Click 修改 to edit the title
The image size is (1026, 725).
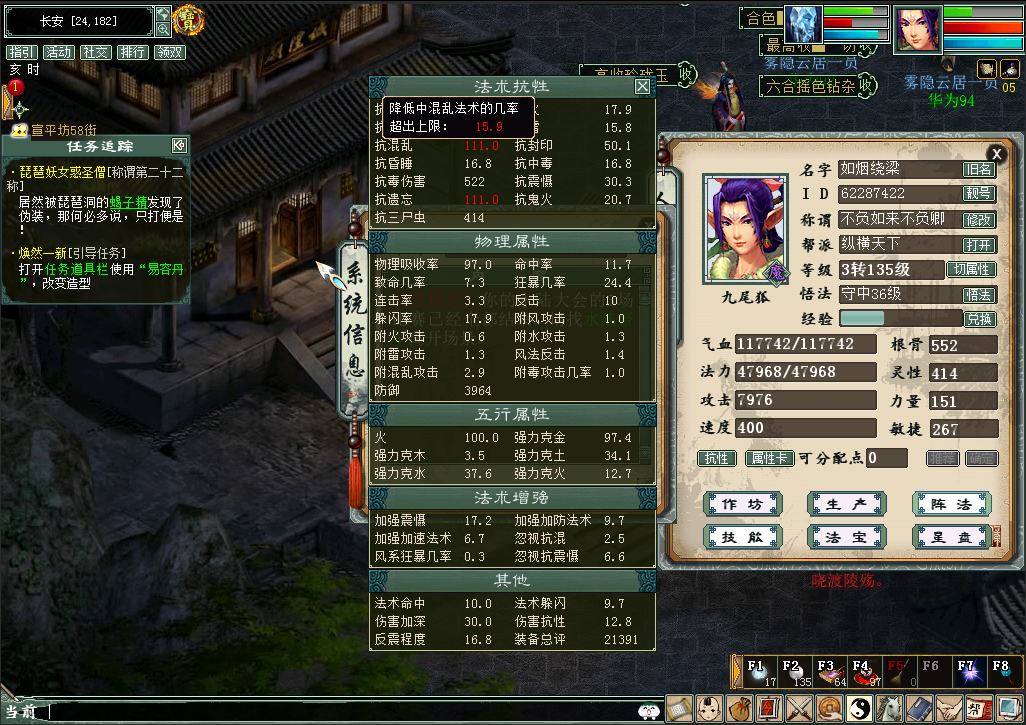979,220
